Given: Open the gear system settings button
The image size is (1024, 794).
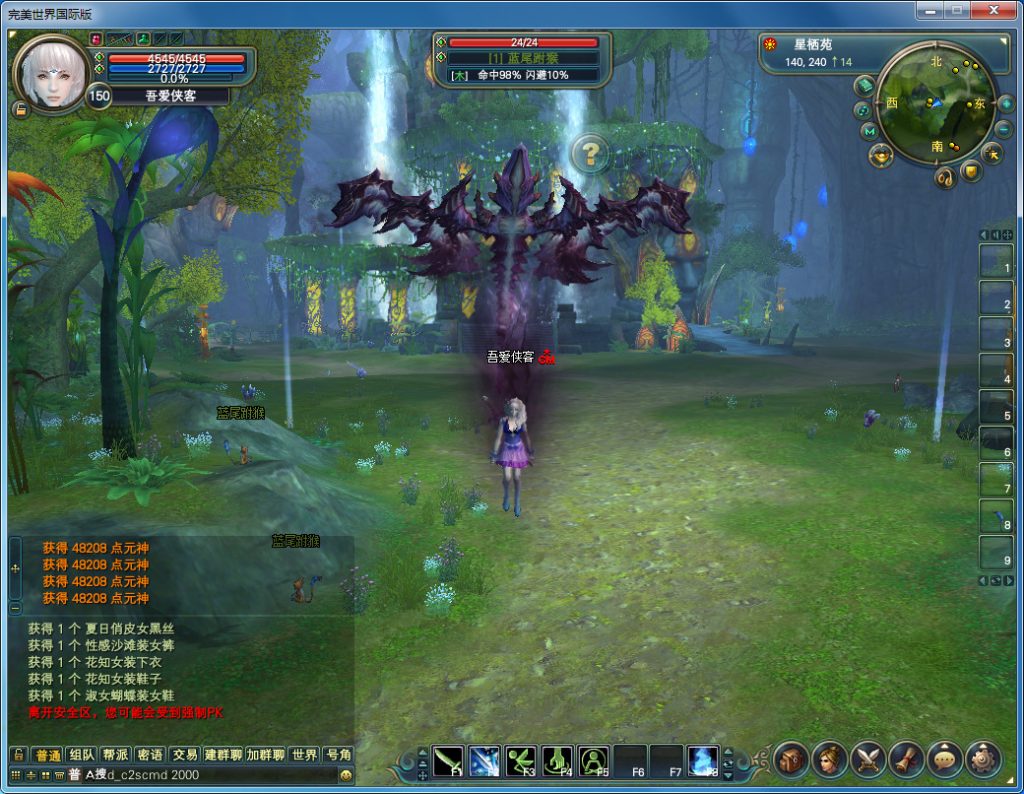Looking at the screenshot, I should tap(983, 760).
